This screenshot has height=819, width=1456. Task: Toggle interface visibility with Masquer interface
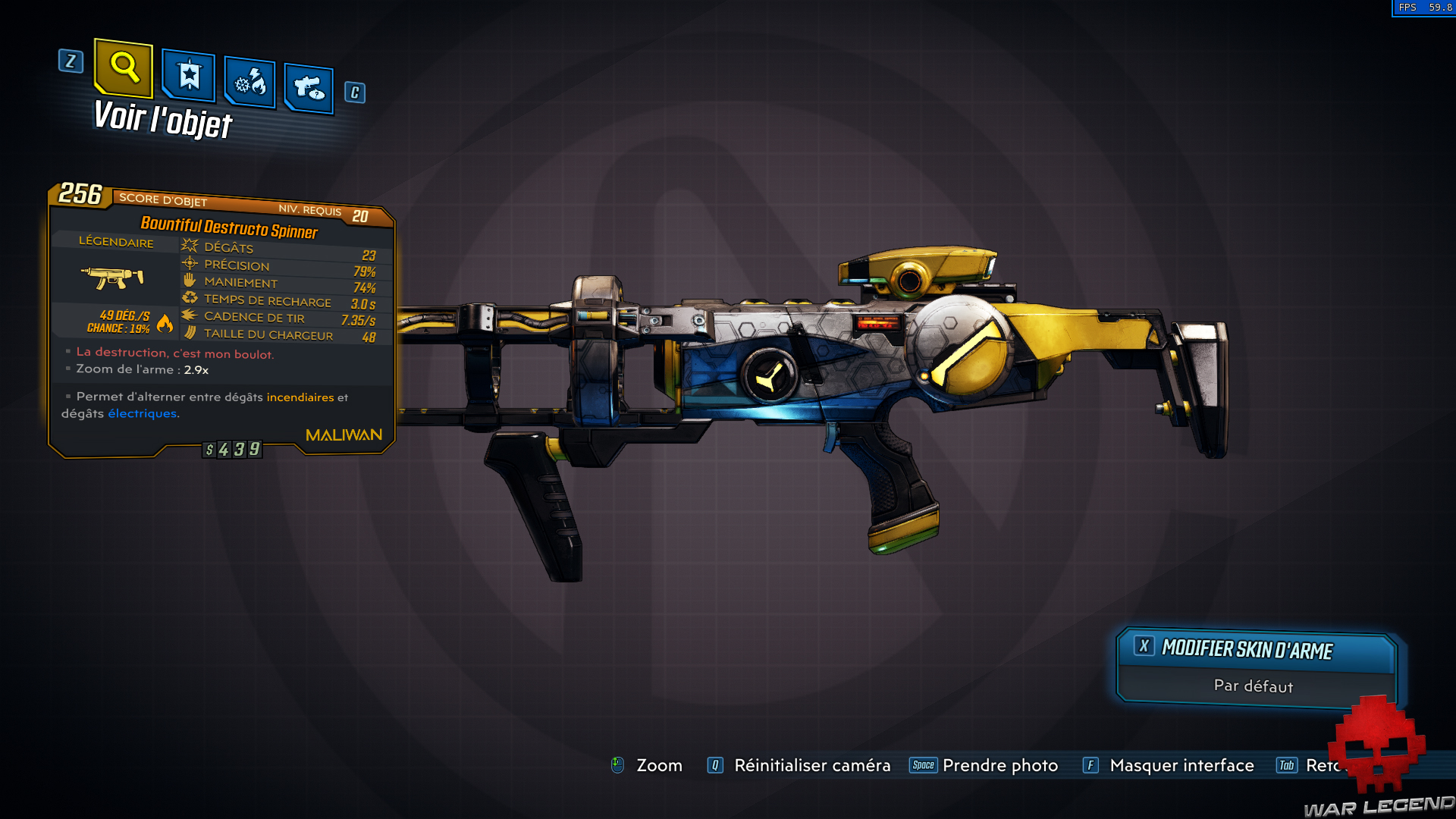(x=1181, y=765)
